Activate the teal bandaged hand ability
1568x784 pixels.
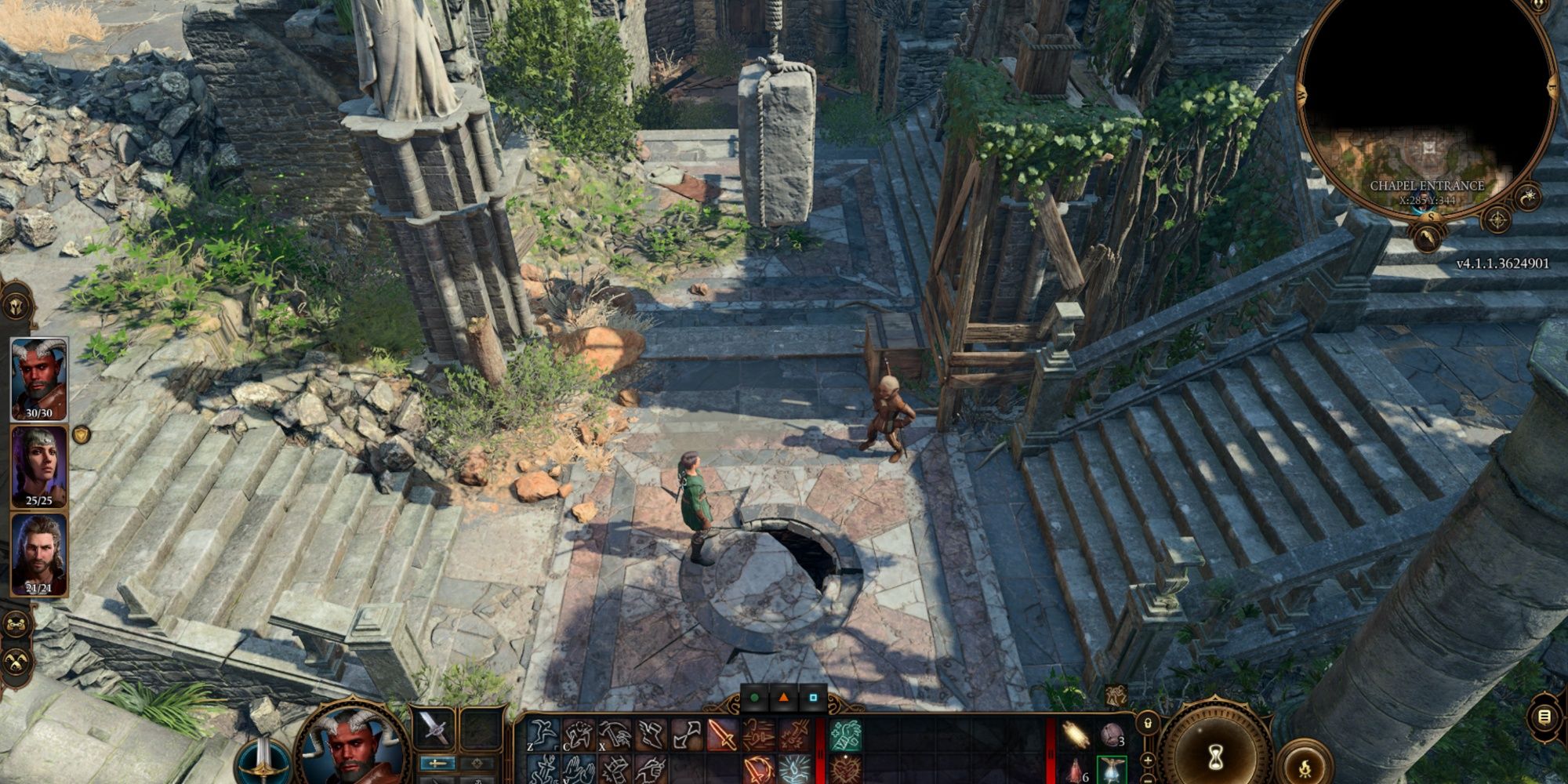[x=845, y=735]
